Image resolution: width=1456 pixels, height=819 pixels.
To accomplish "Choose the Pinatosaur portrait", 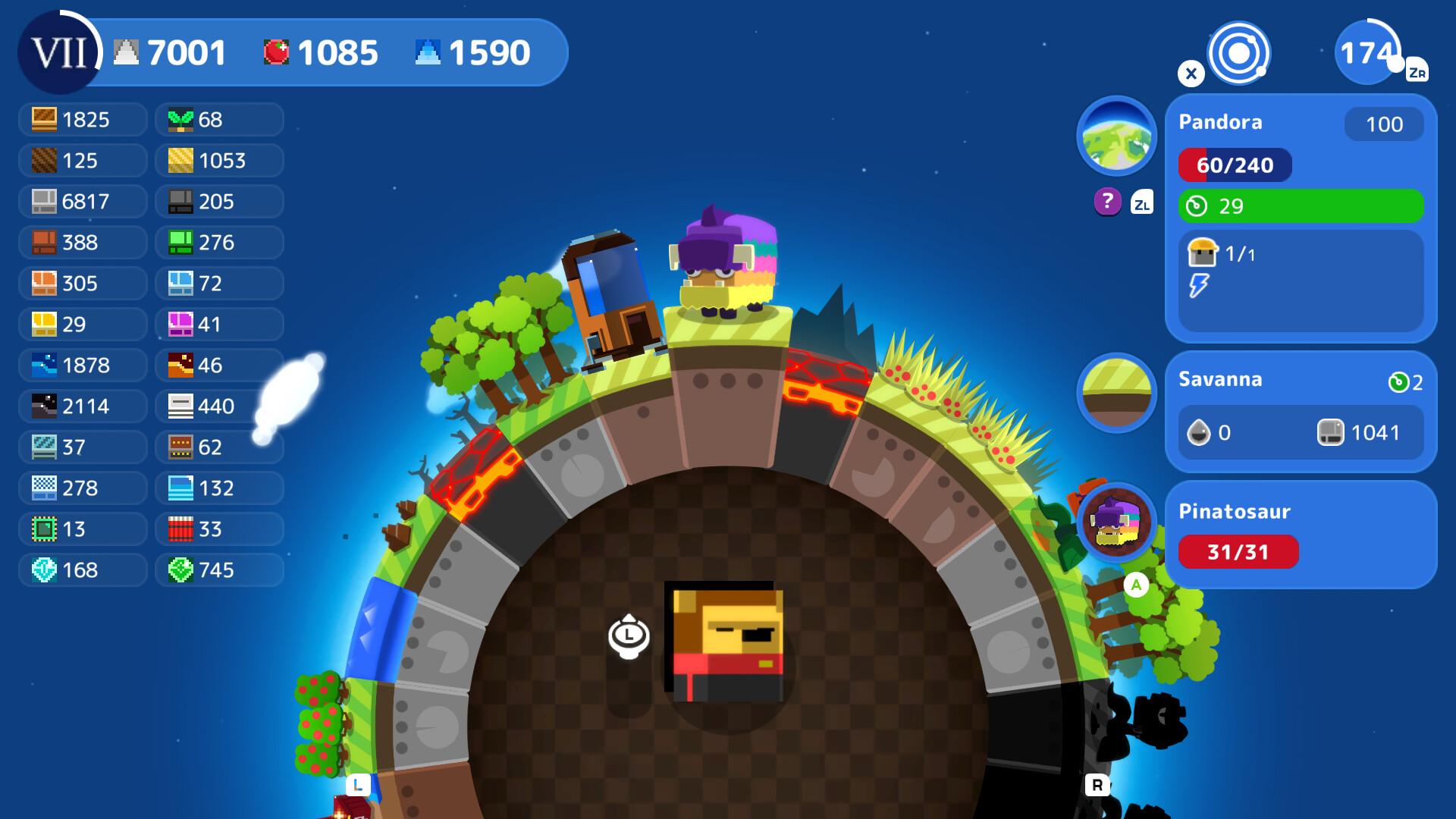I will [1116, 522].
